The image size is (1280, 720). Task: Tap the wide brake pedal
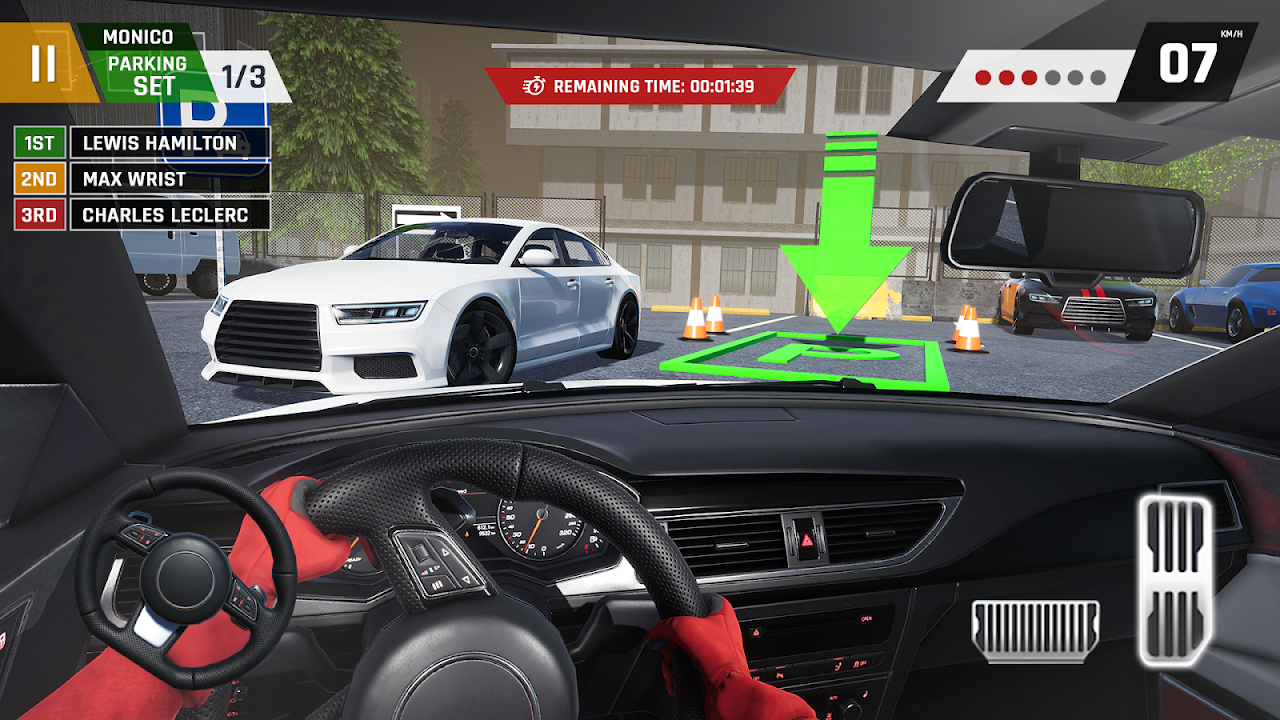(x=1035, y=631)
